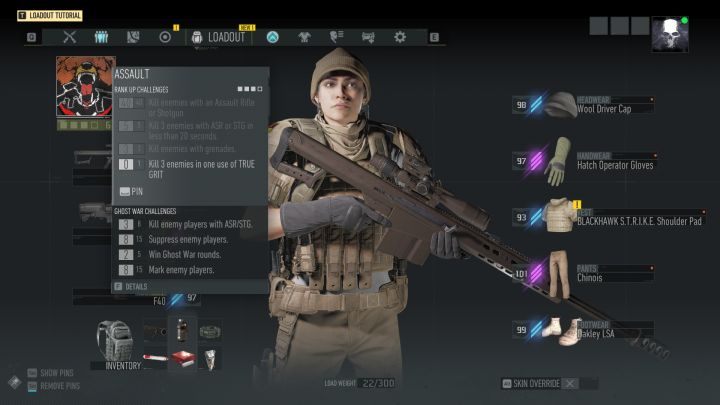The height and width of the screenshot is (405, 720).
Task: Open the skull player profile avatar
Action: (x=669, y=34)
